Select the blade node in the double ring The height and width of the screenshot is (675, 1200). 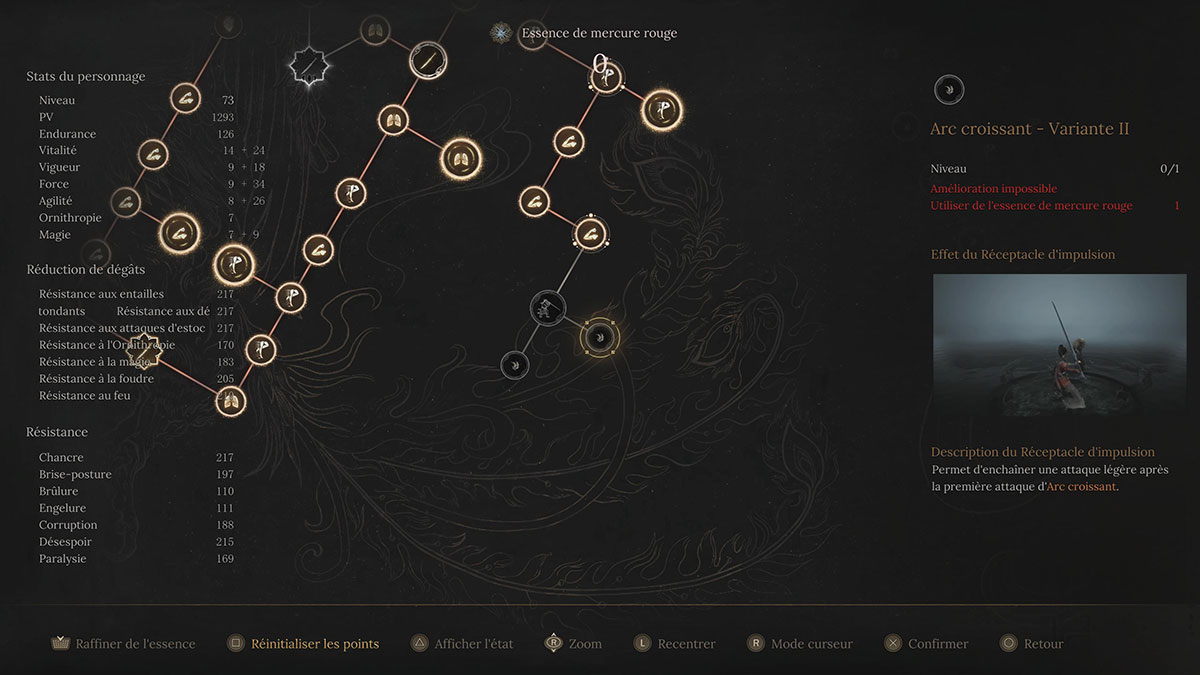click(427, 60)
